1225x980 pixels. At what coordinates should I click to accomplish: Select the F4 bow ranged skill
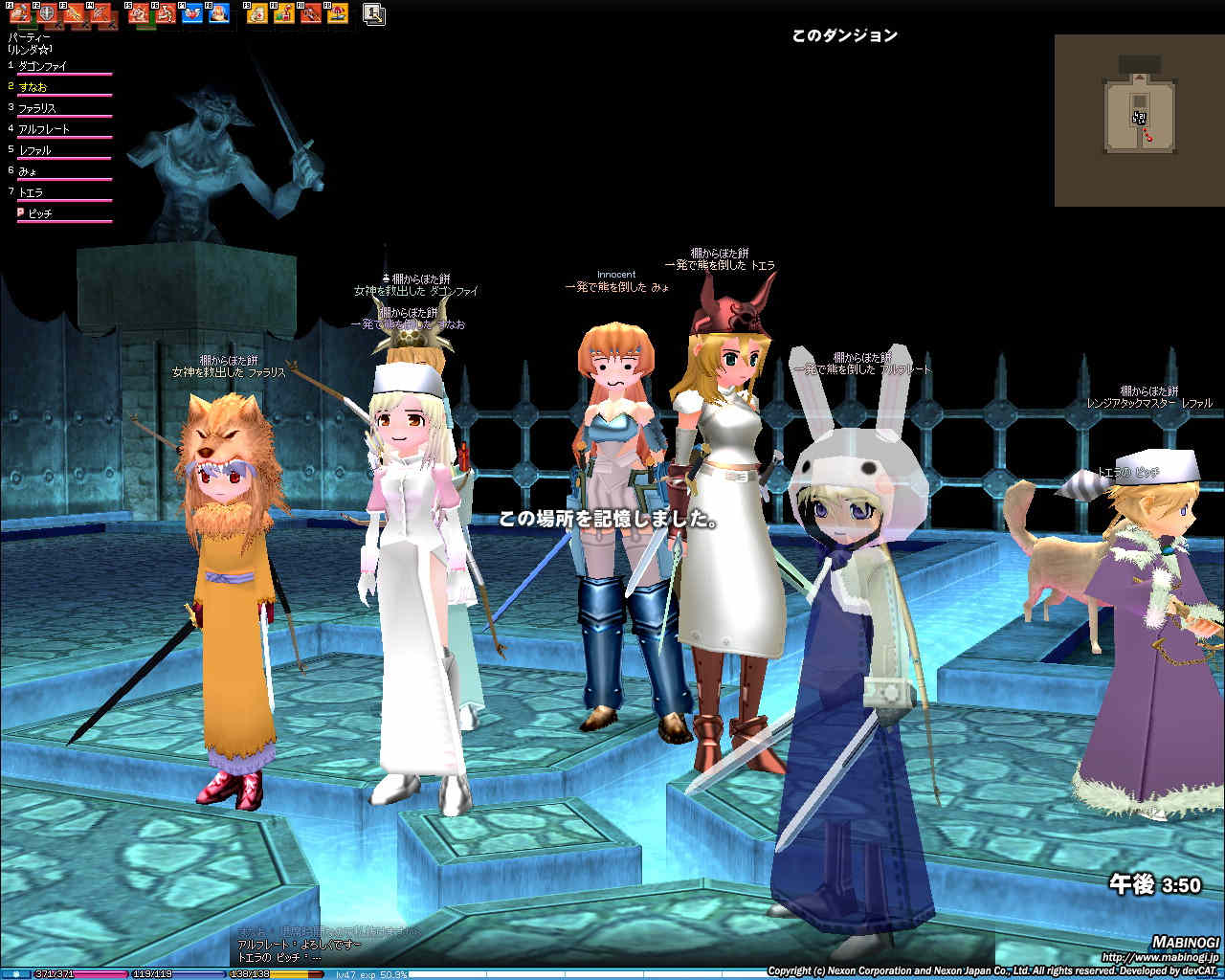(100, 13)
